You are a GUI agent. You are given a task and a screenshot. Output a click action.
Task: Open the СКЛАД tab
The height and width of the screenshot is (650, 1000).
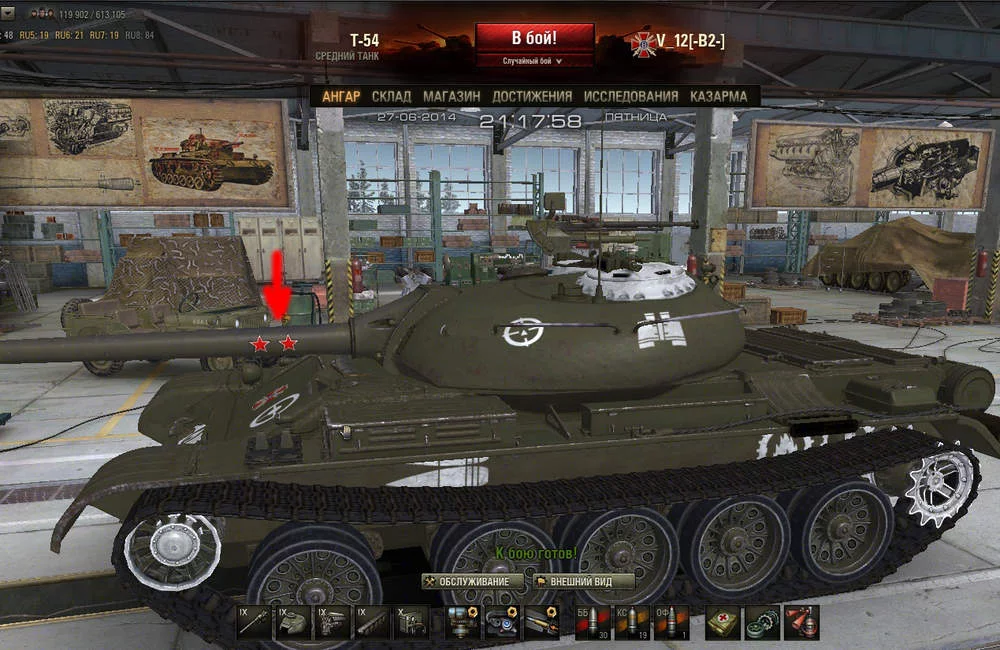tap(391, 96)
